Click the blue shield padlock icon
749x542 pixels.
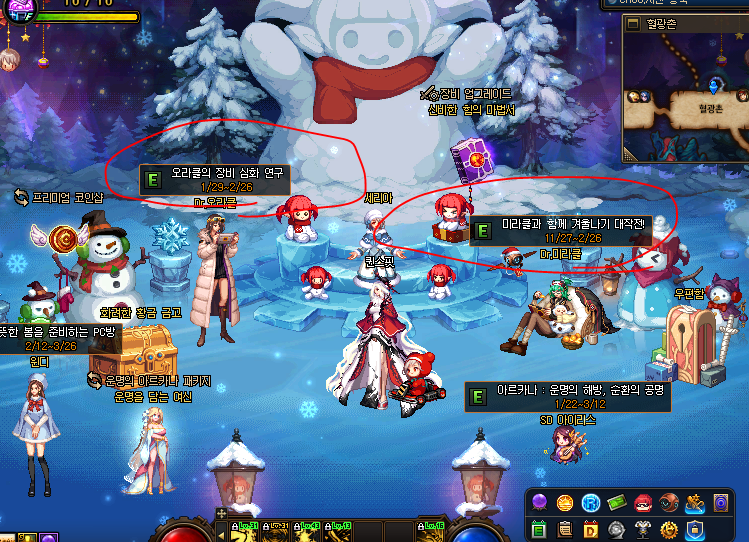(x=695, y=528)
